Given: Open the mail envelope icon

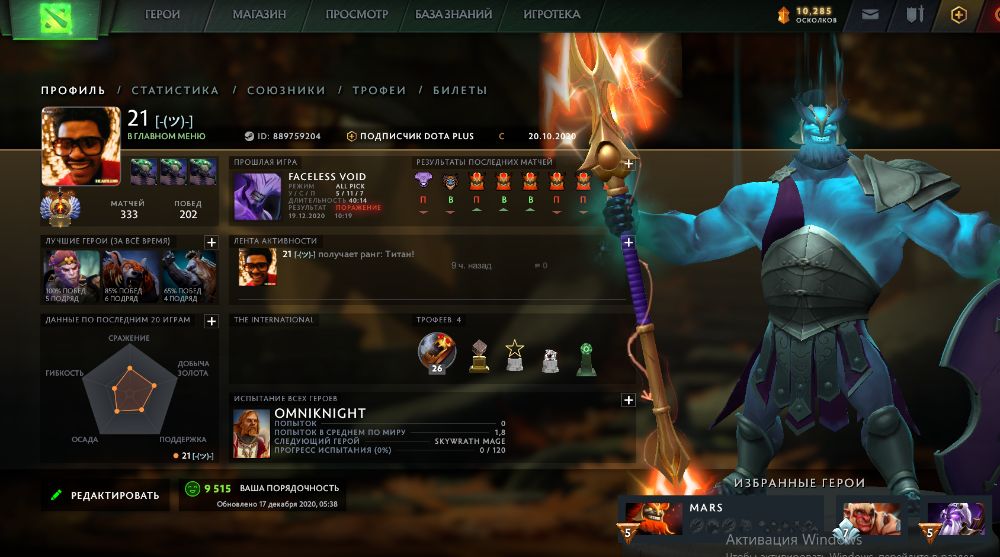Looking at the screenshot, I should point(871,15).
